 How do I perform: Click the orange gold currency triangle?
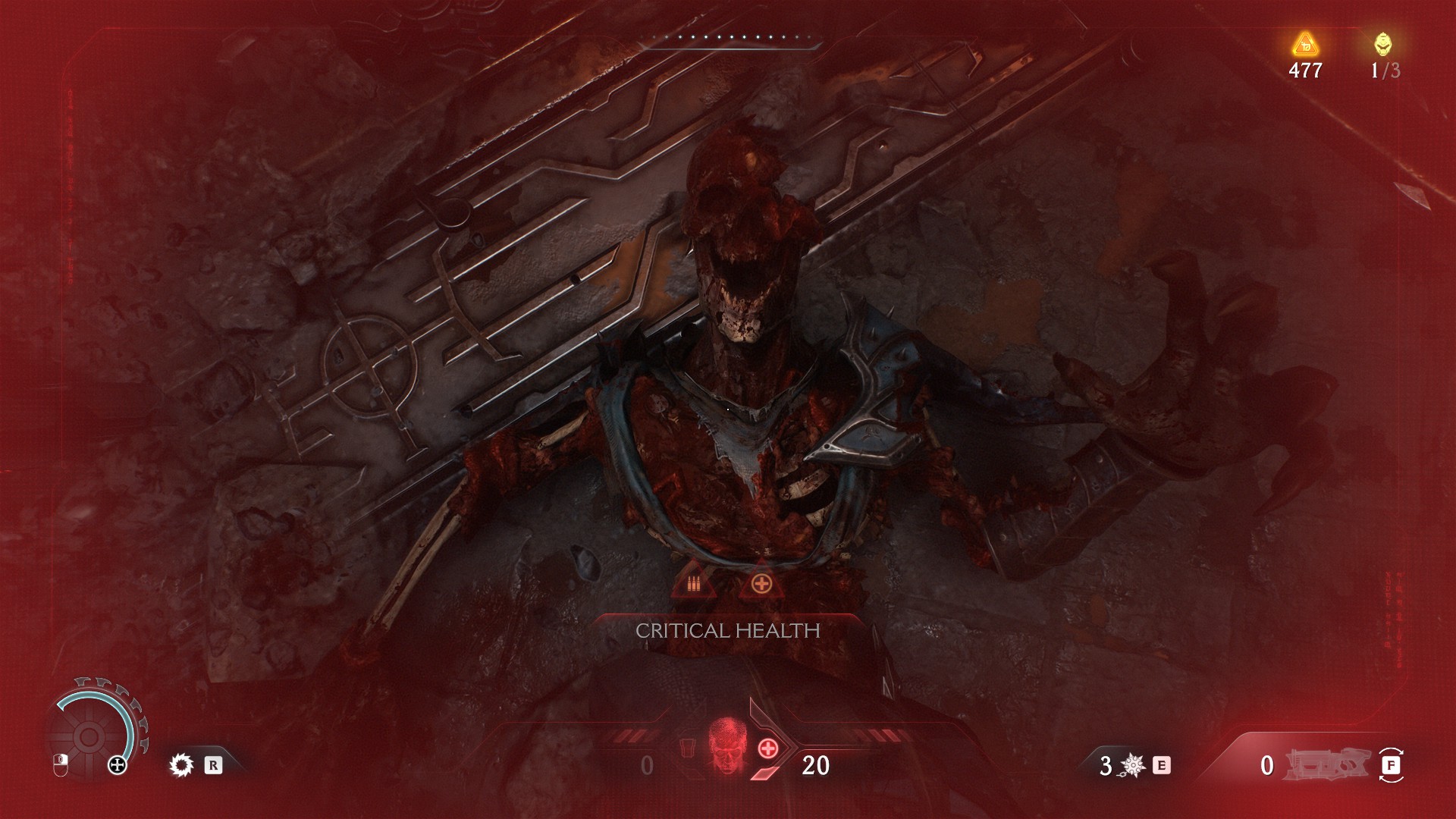click(1305, 45)
